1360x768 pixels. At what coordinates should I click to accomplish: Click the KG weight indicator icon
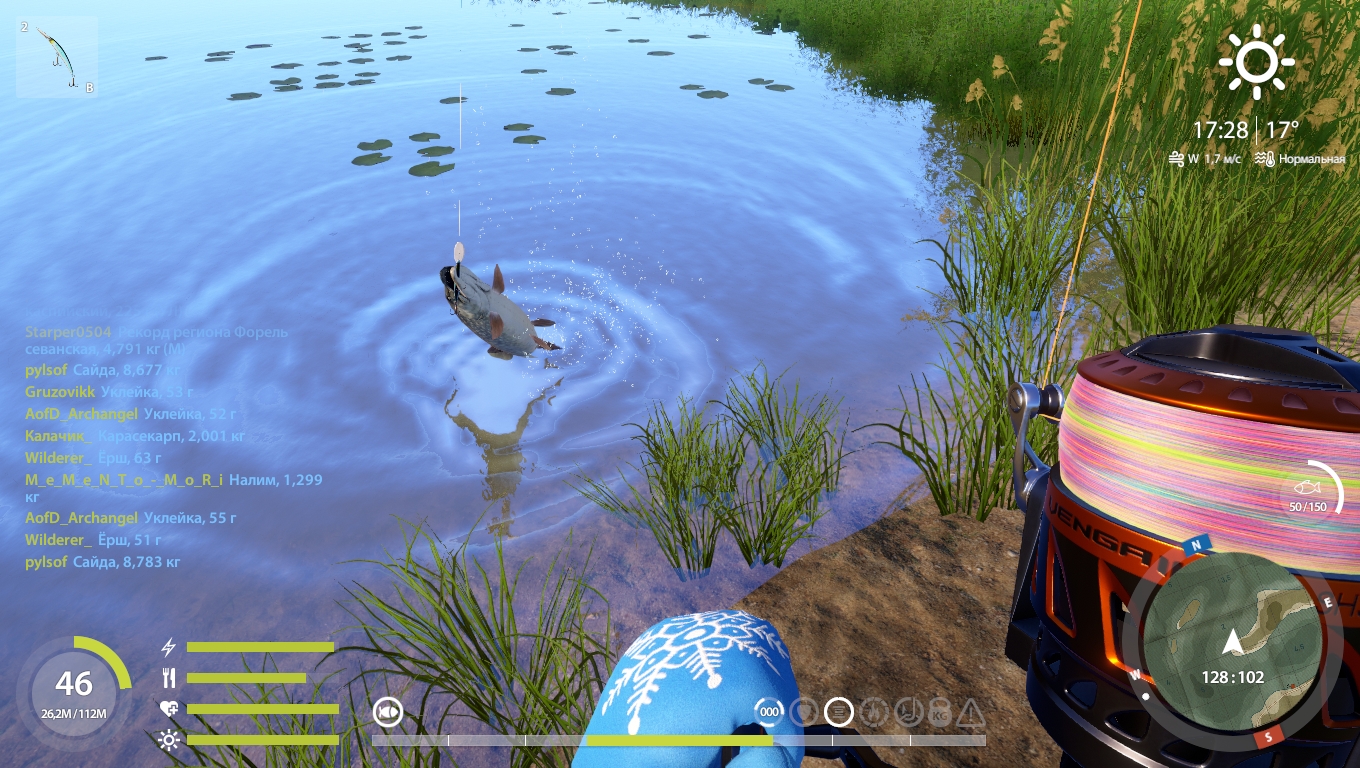(x=939, y=712)
